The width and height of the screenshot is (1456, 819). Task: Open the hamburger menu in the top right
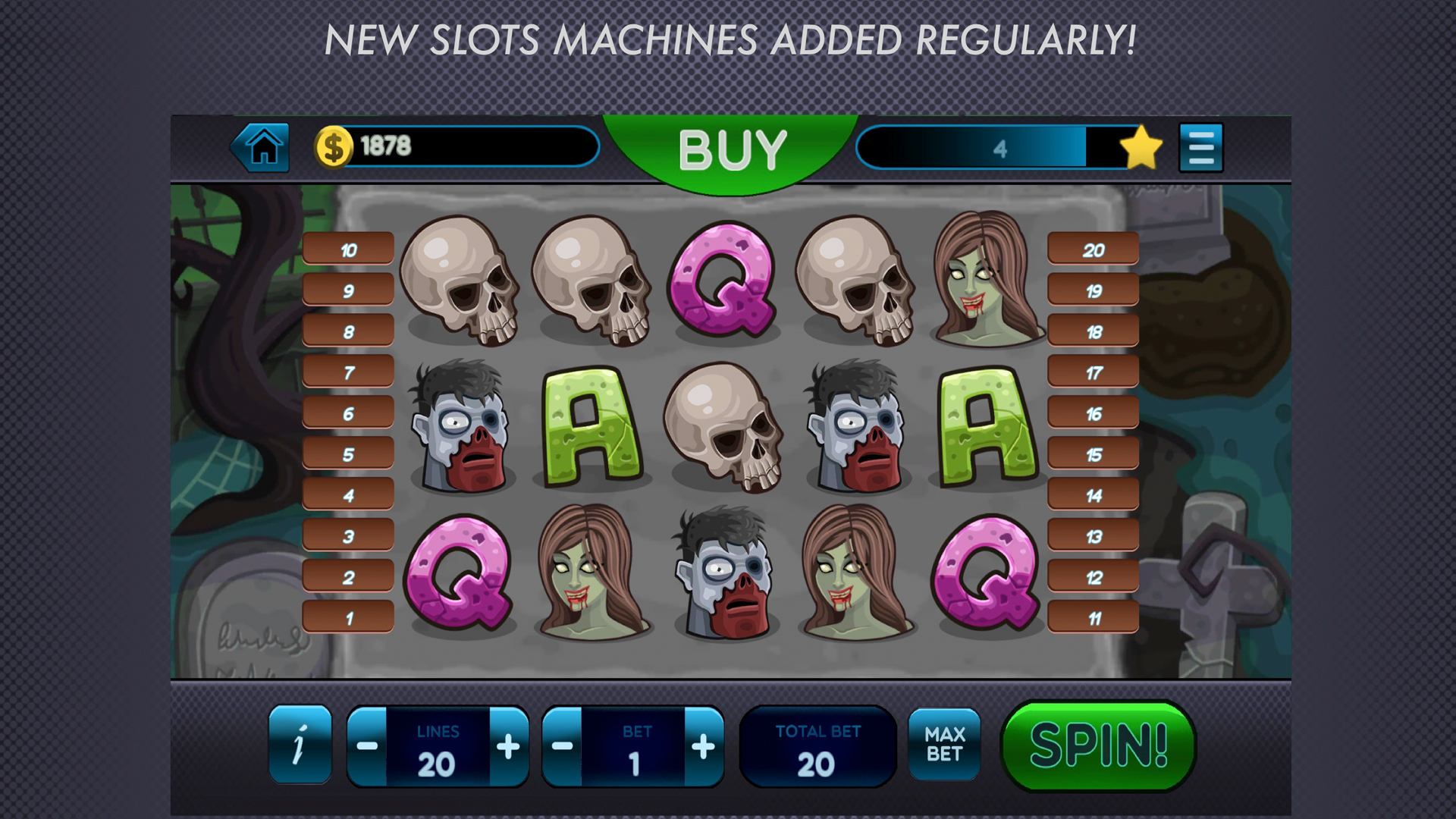[x=1200, y=146]
